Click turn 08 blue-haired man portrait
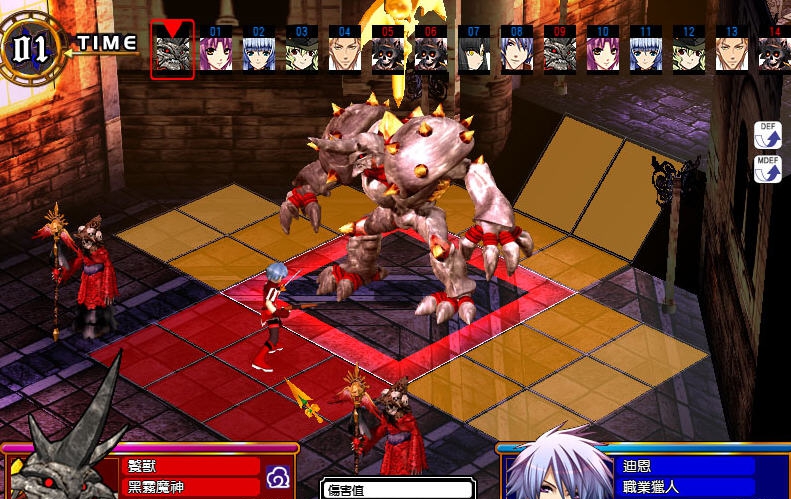The height and width of the screenshot is (499, 791). click(x=517, y=52)
